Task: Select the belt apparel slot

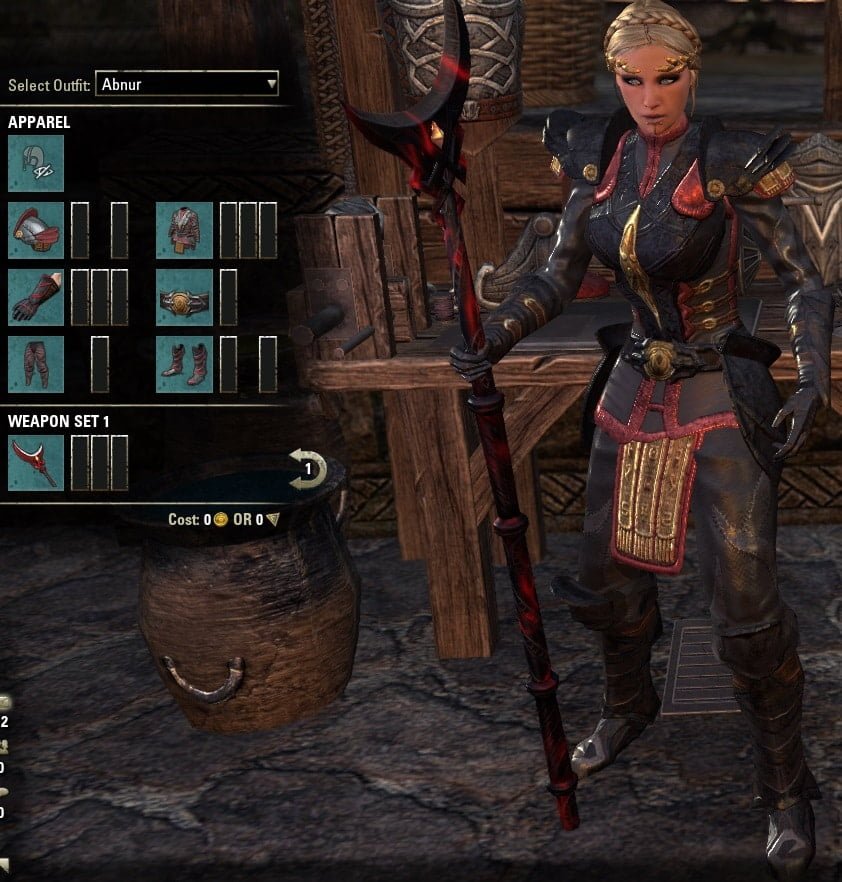Action: (x=184, y=297)
